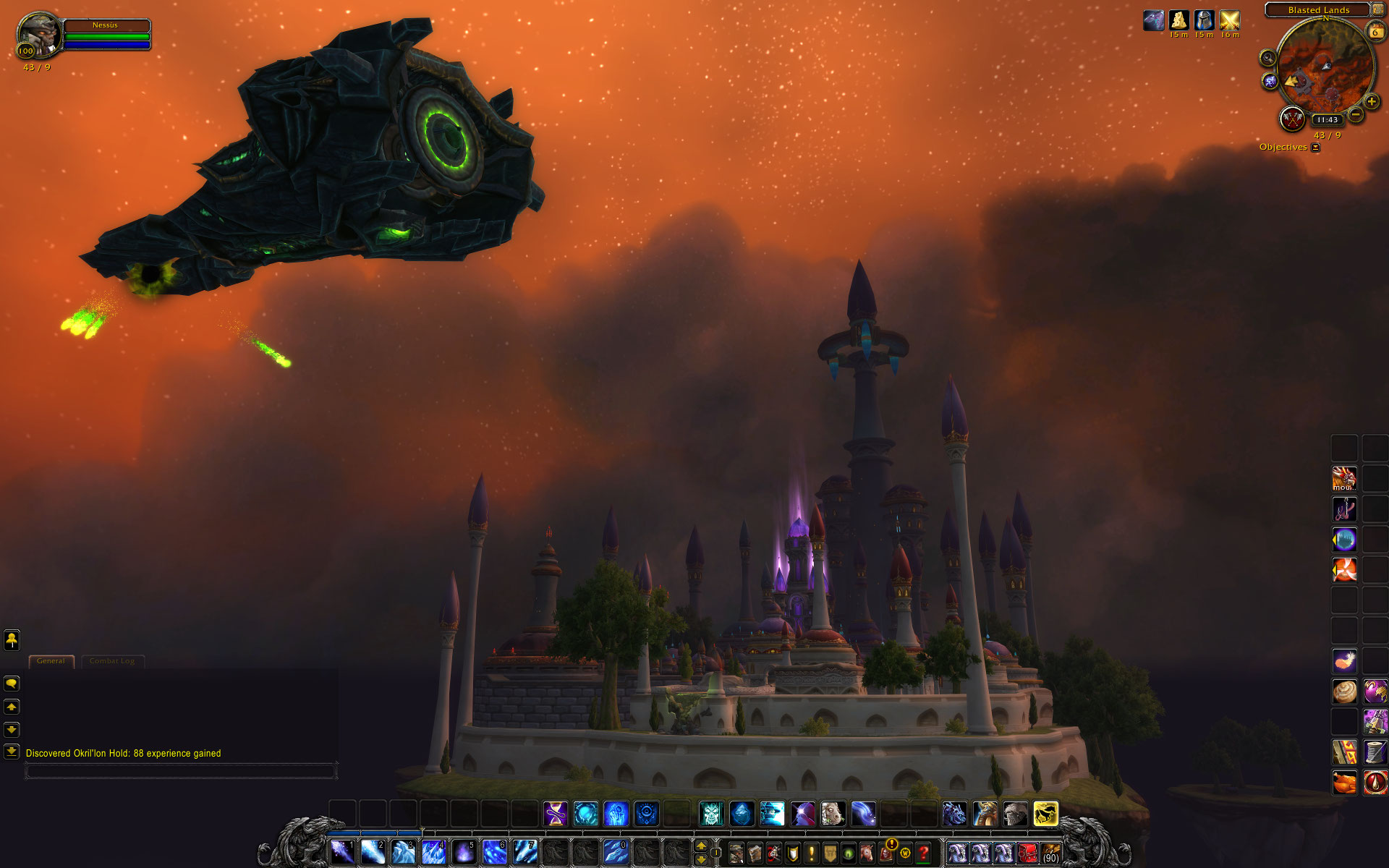Use the yellow horse mount button
This screenshot has width=1389, height=868.
point(1045,814)
